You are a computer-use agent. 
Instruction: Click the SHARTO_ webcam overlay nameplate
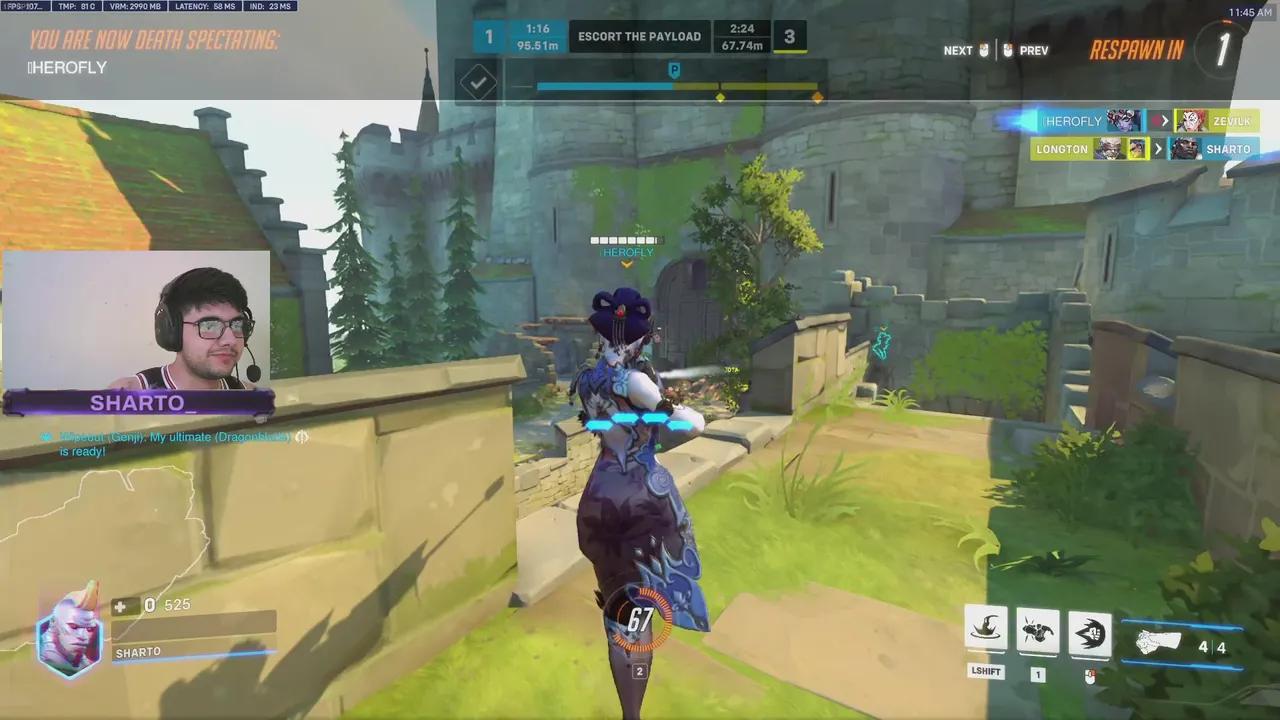[x=137, y=403]
